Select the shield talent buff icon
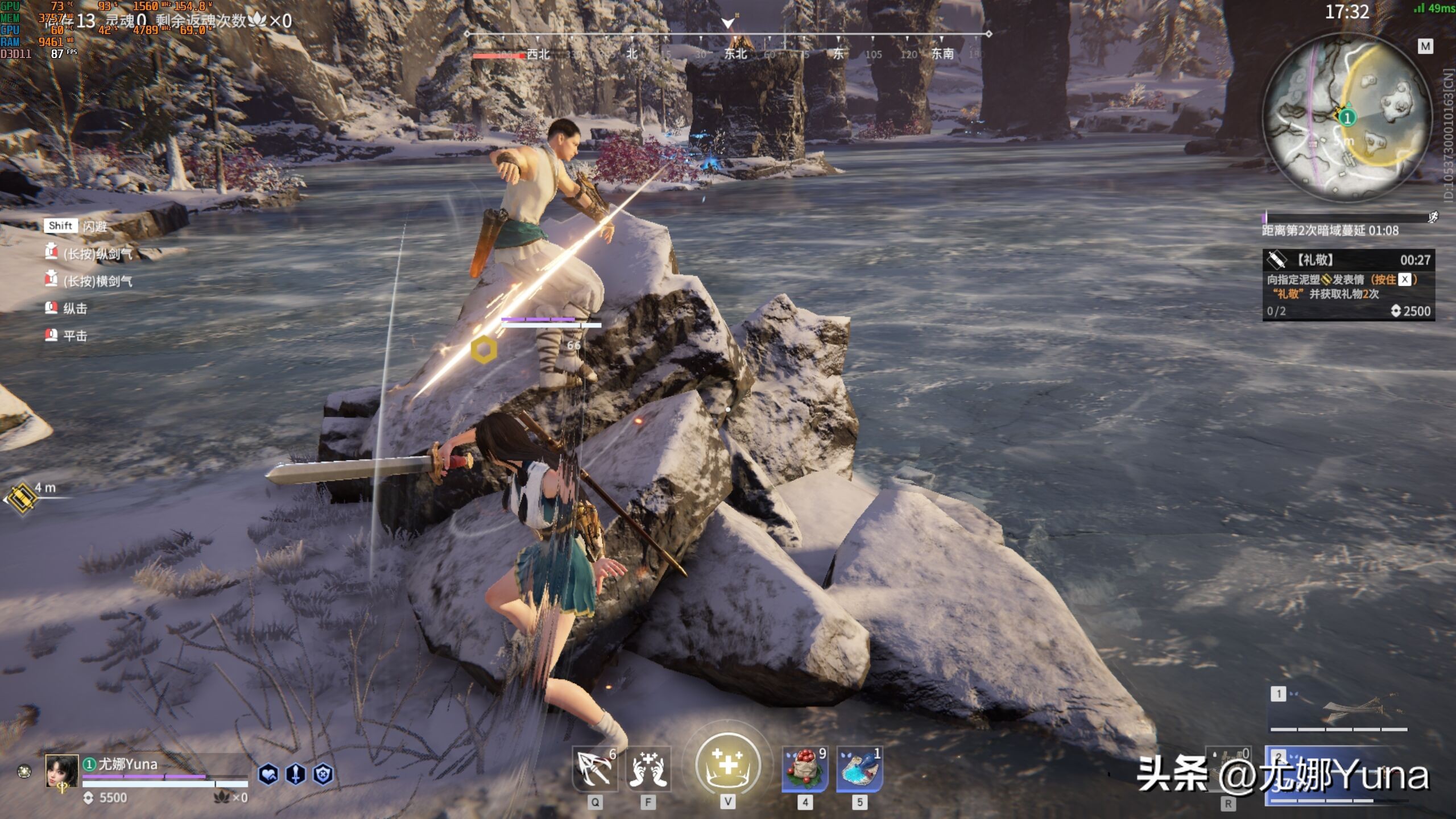1456x819 pixels. [x=323, y=774]
